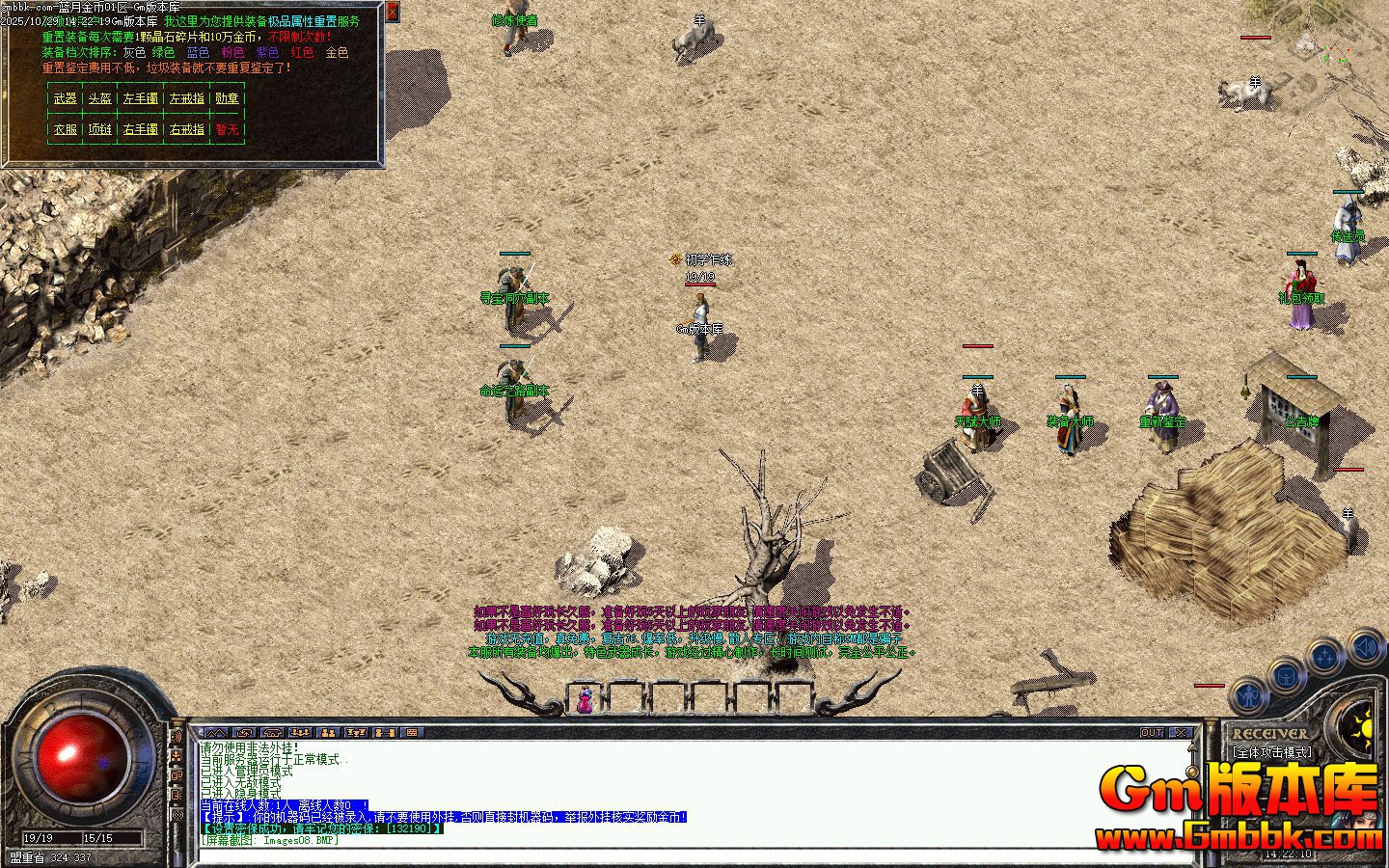Choose 衣服 armor reset option
The width and height of the screenshot is (1389, 868).
pyautogui.click(x=66, y=129)
